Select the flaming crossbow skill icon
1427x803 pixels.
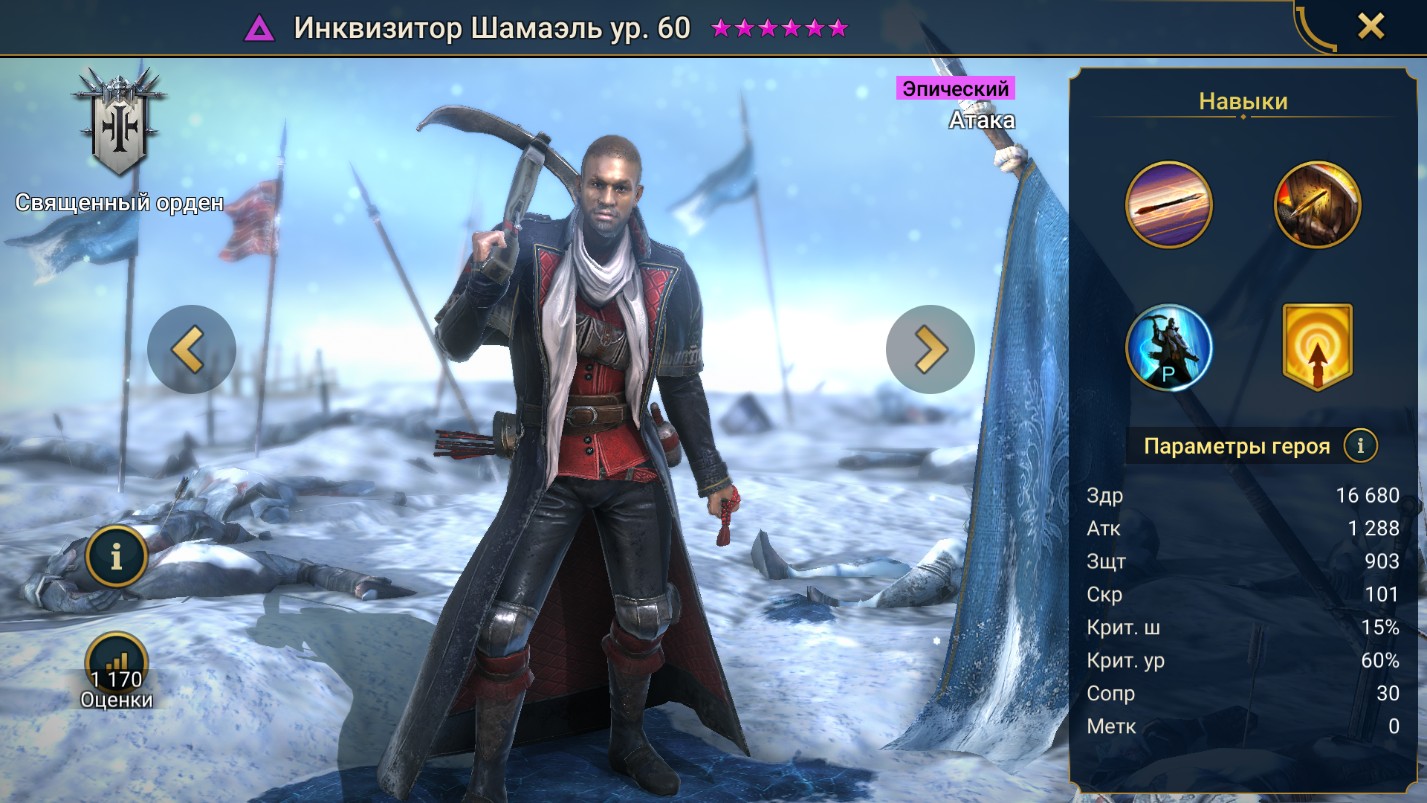(1317, 204)
